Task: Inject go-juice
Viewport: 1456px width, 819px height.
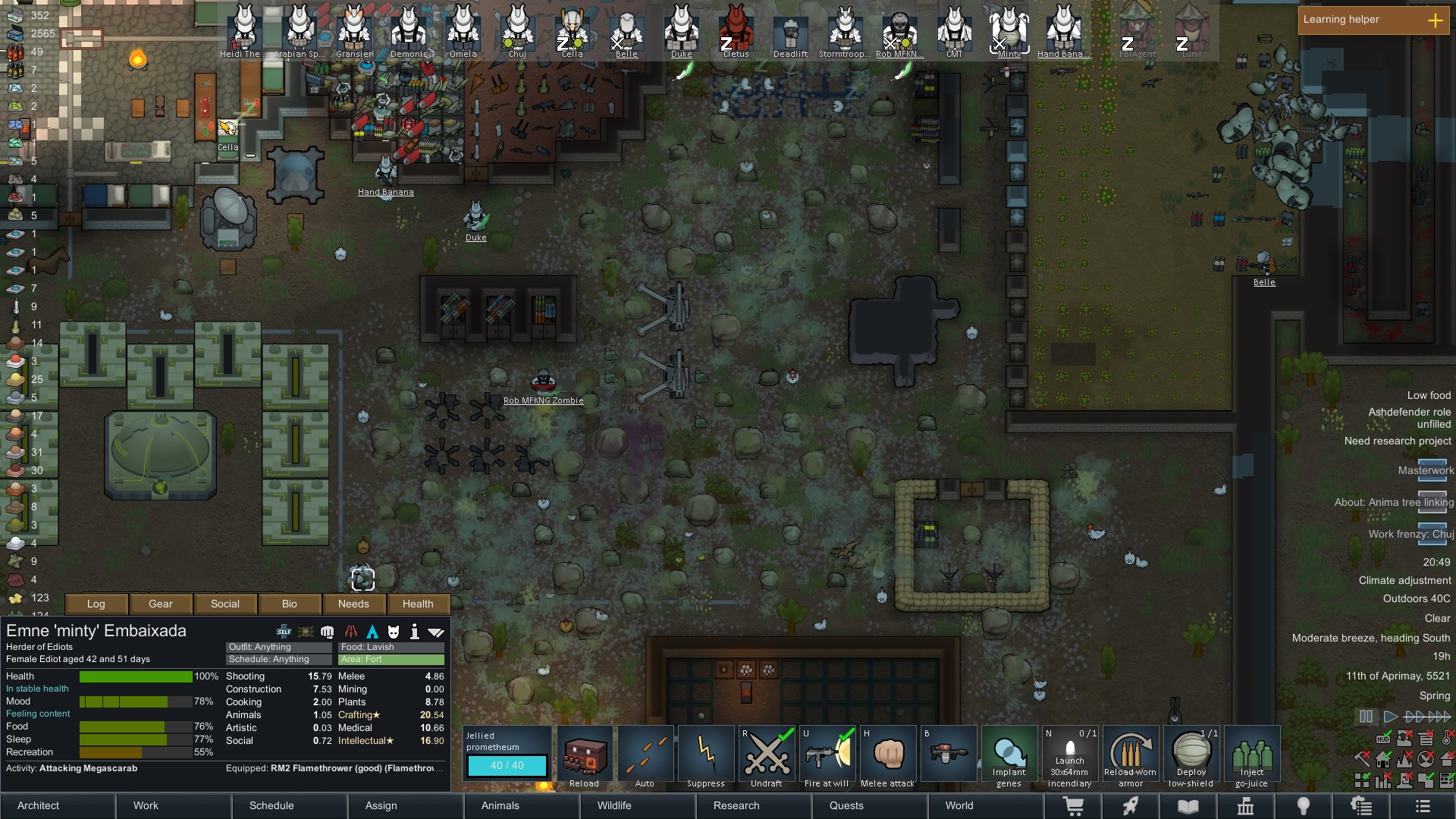Action: pos(1251,755)
